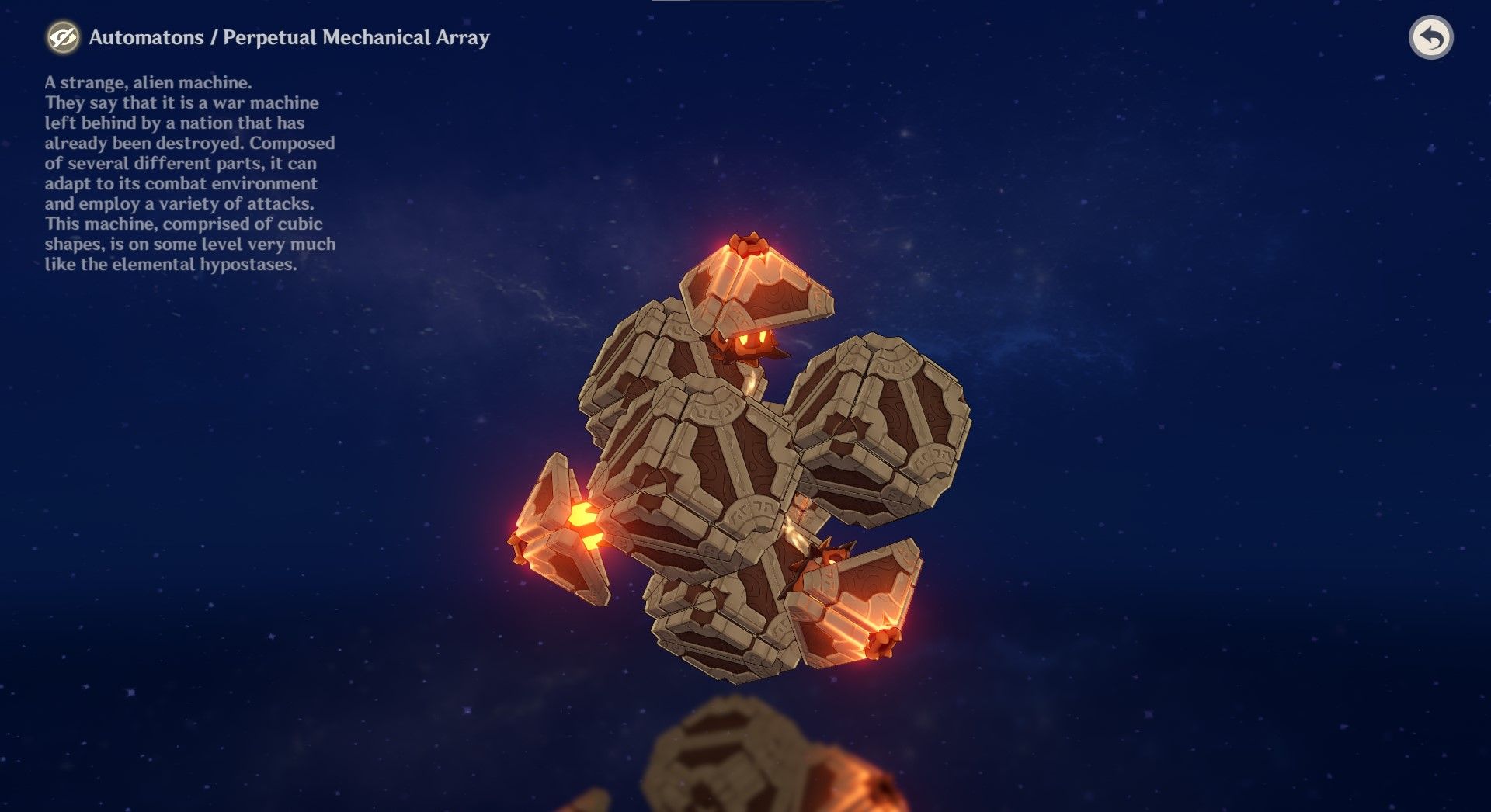Open the Perpetual Mechanical Array details
The image size is (1491, 812).
[x=357, y=36]
